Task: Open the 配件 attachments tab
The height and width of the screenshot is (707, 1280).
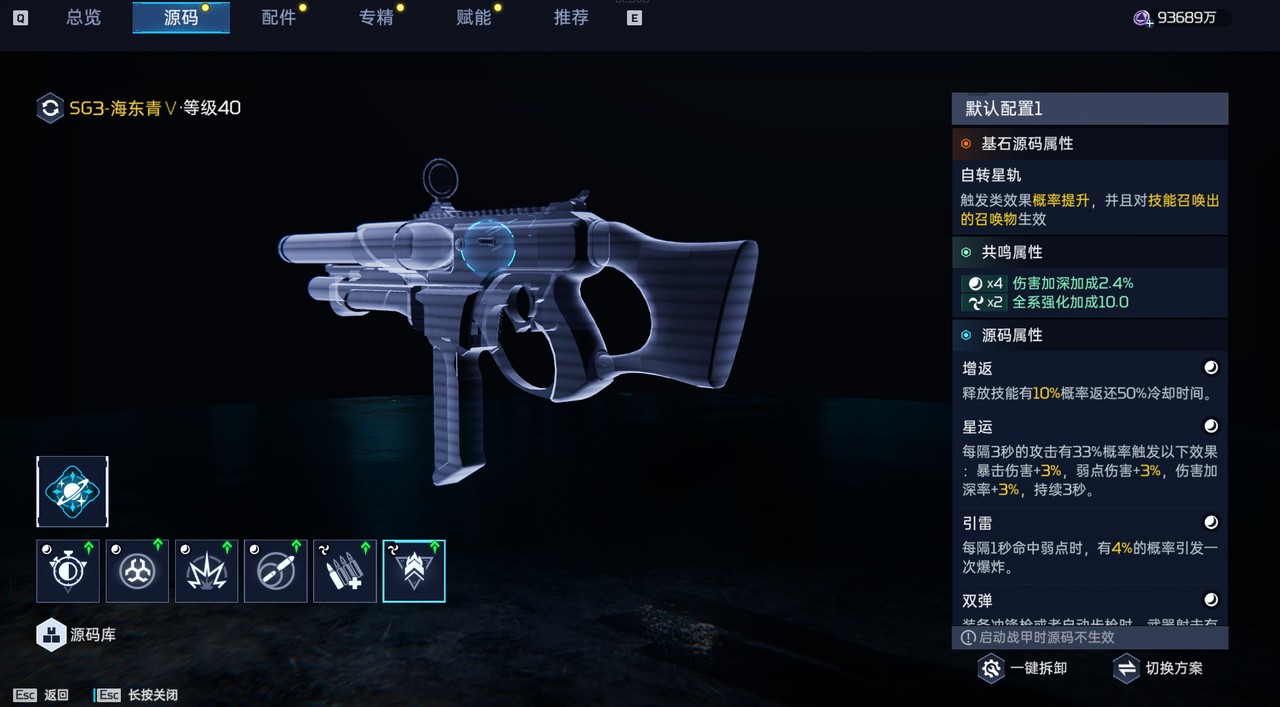Action: (x=278, y=17)
